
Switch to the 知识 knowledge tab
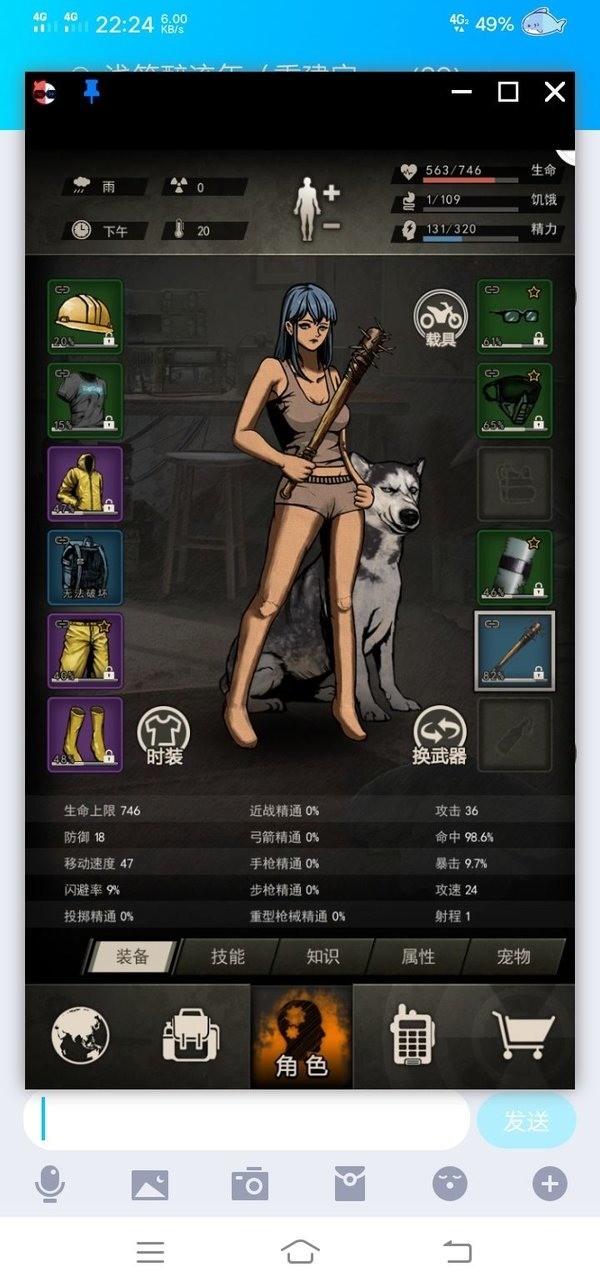[322, 956]
